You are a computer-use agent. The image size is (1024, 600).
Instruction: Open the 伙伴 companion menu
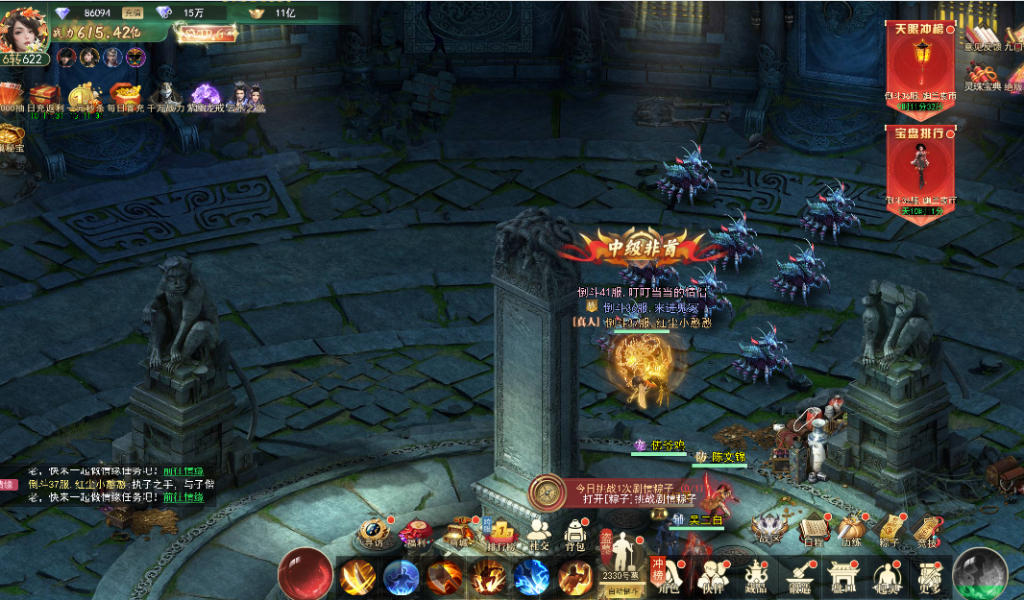(711, 578)
